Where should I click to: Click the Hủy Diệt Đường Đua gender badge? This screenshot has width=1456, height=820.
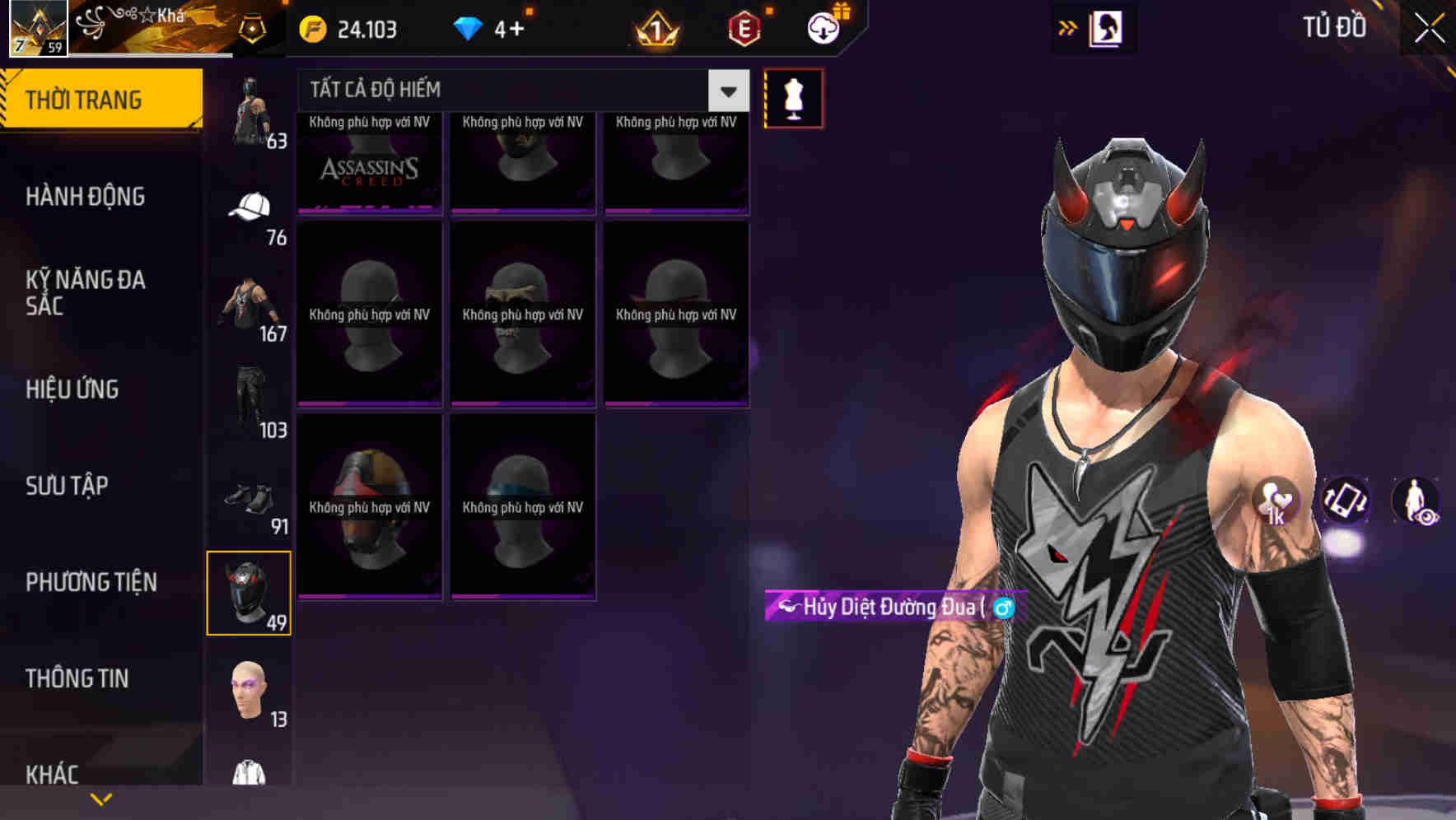pos(1004,608)
